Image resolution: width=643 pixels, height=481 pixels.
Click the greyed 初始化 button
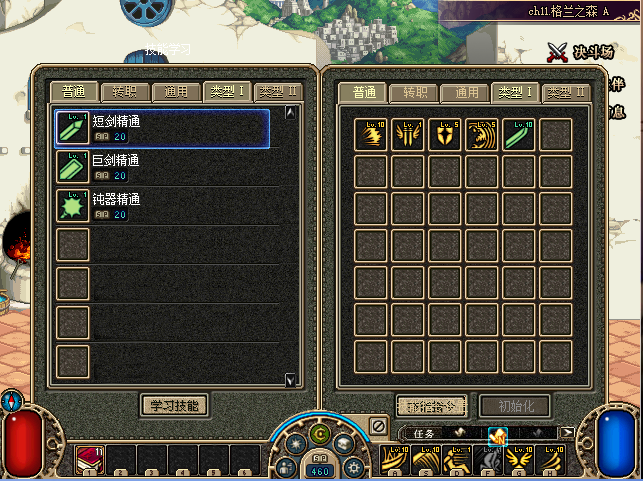(x=514, y=406)
